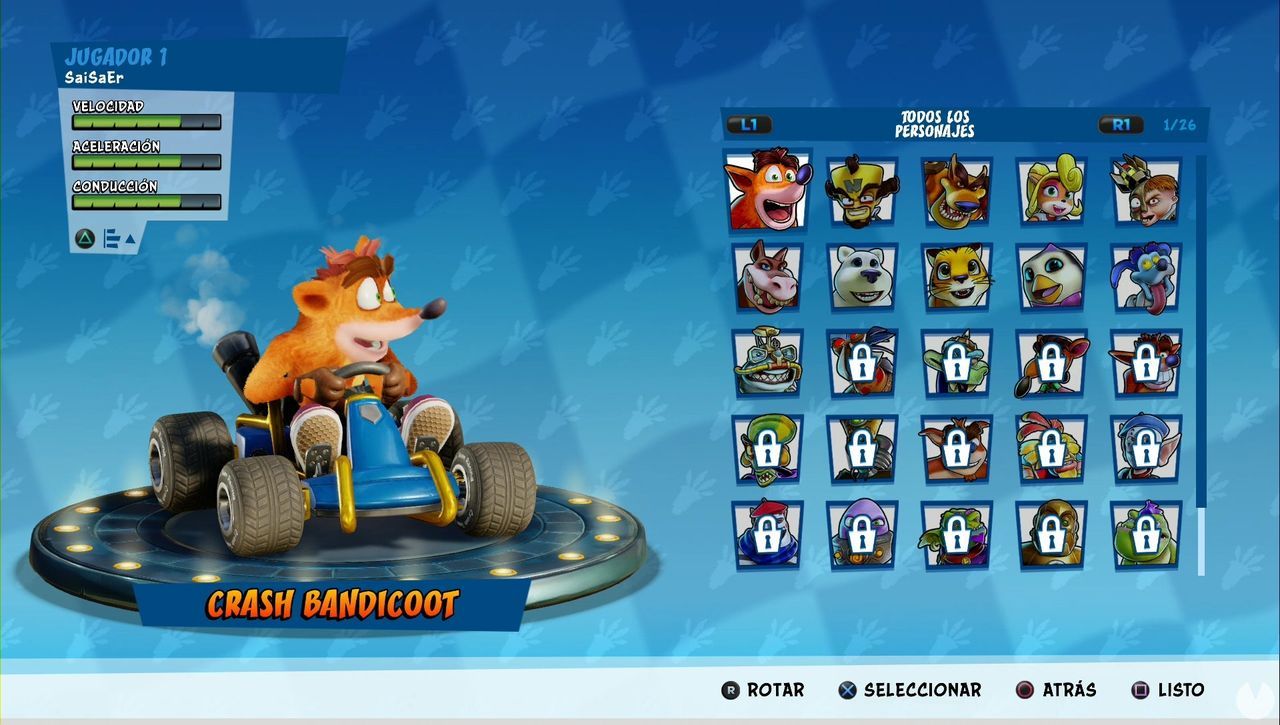The image size is (1280, 725).
Task: Choose Coco Bandicoot's portrait
Action: (1053, 190)
